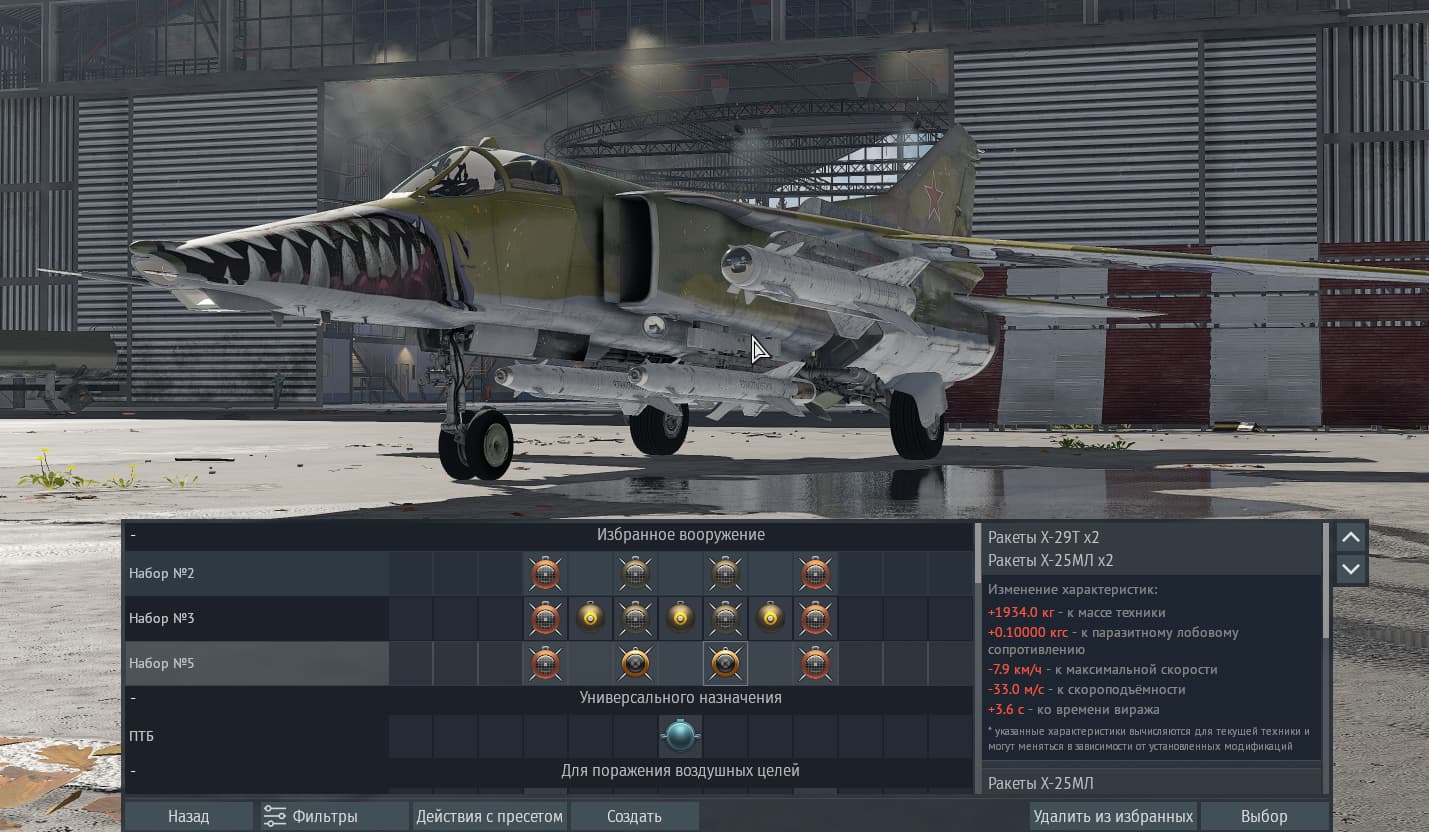Create a new preset with Создать
The image size is (1429, 832).
coord(634,816)
